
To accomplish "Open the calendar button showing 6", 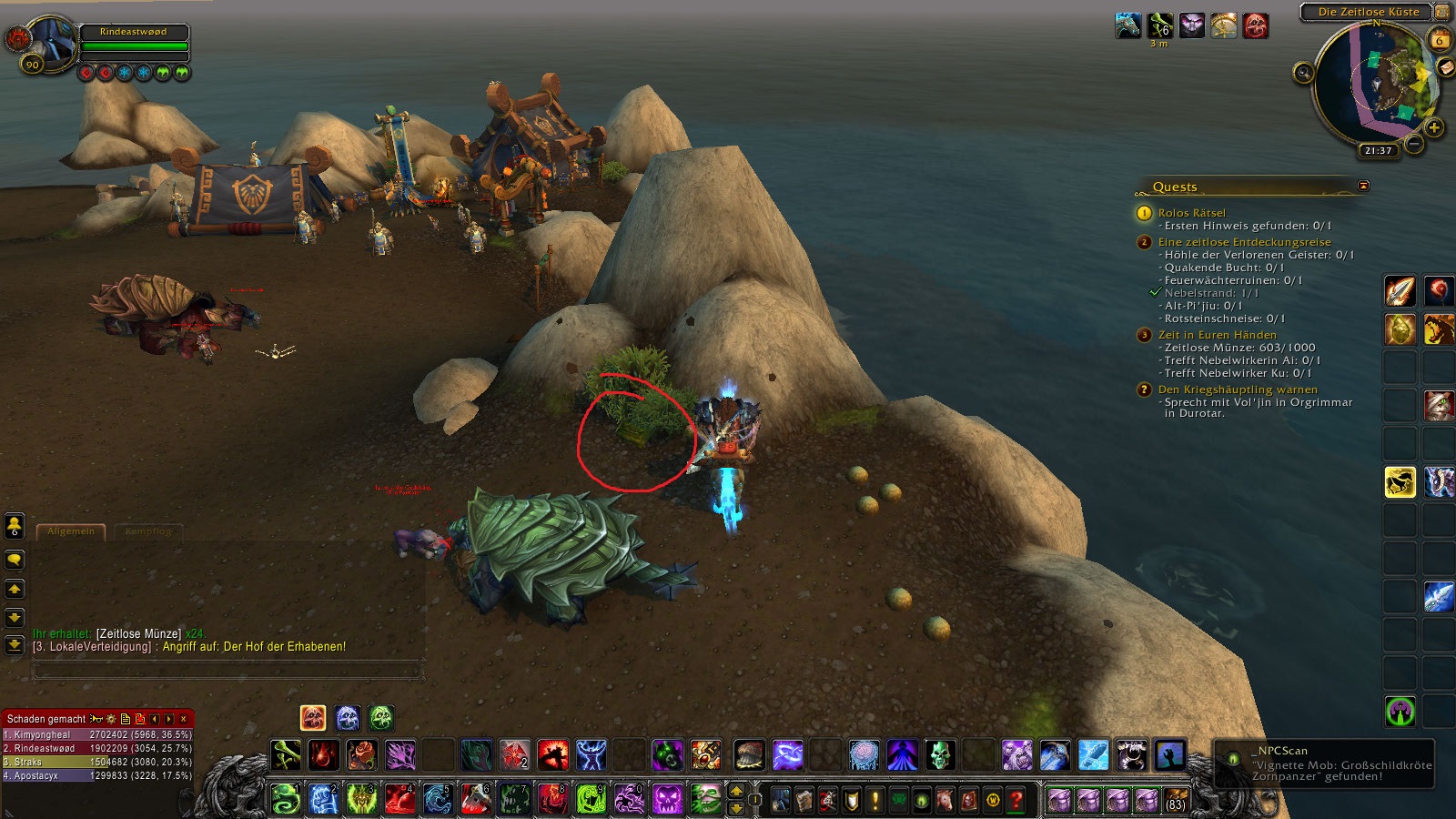I will click(1440, 40).
